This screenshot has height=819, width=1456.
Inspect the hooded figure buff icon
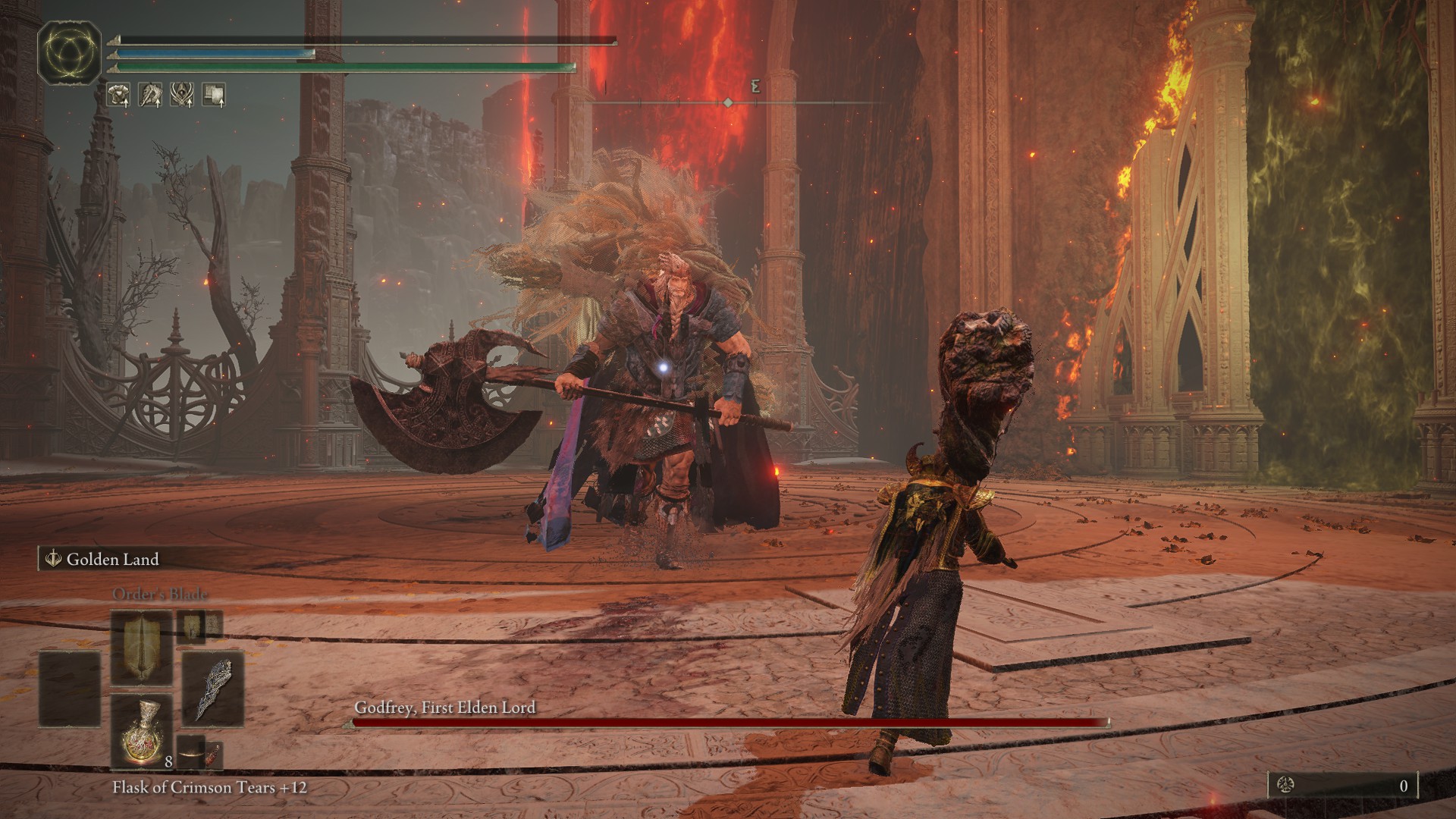[x=182, y=95]
